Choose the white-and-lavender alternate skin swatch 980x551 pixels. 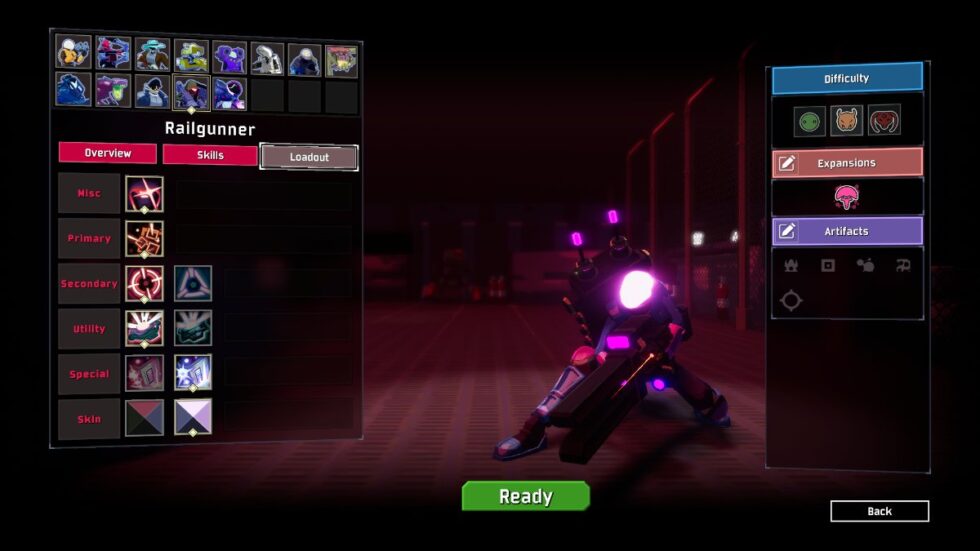click(193, 418)
